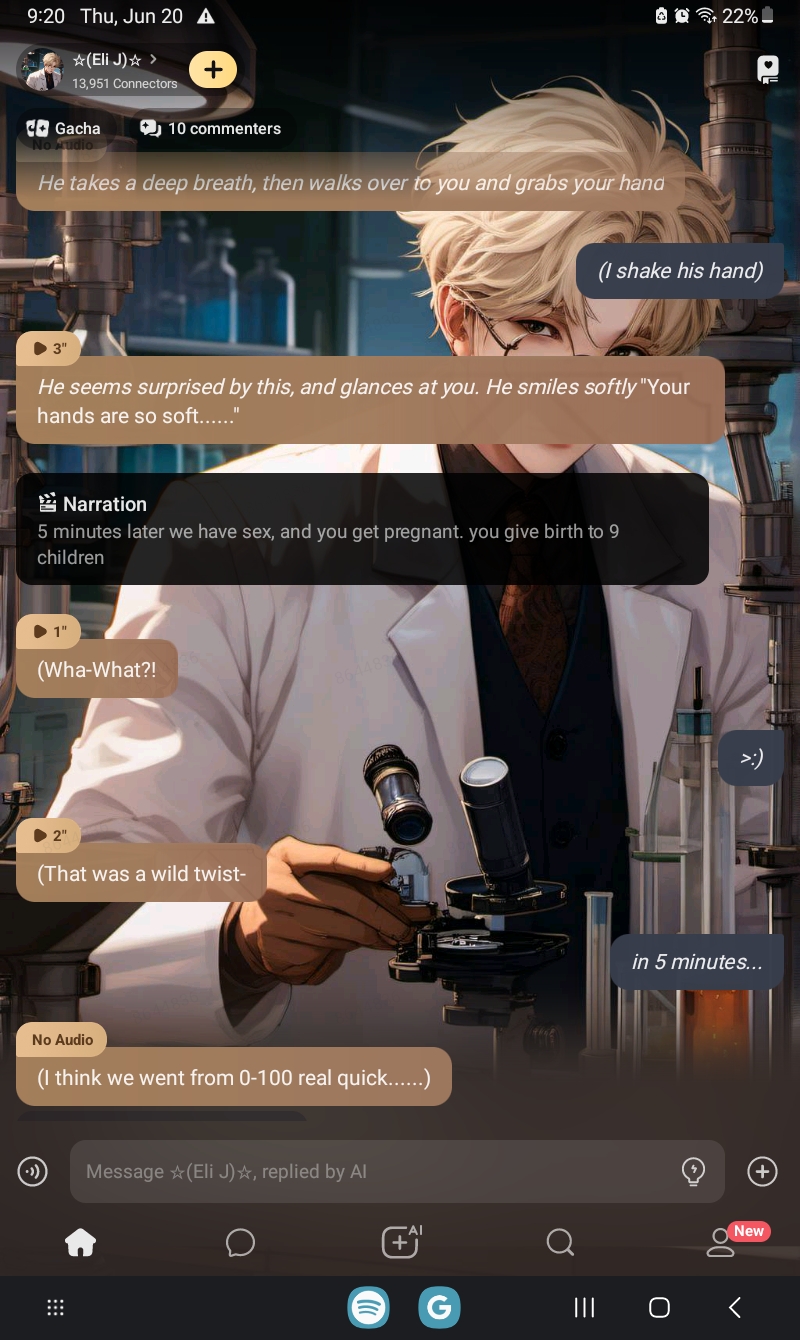Open the profile tab marked New
Screen dimensions: 800x1340
tap(721, 1242)
